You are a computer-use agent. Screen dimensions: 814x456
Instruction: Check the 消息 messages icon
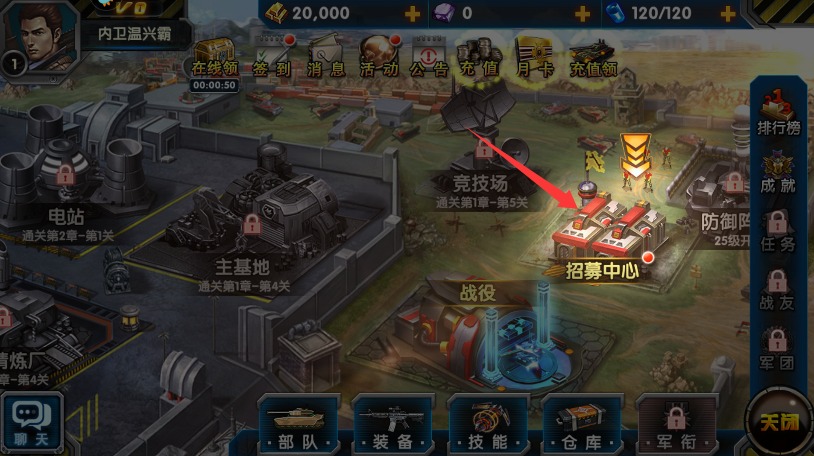[x=324, y=57]
